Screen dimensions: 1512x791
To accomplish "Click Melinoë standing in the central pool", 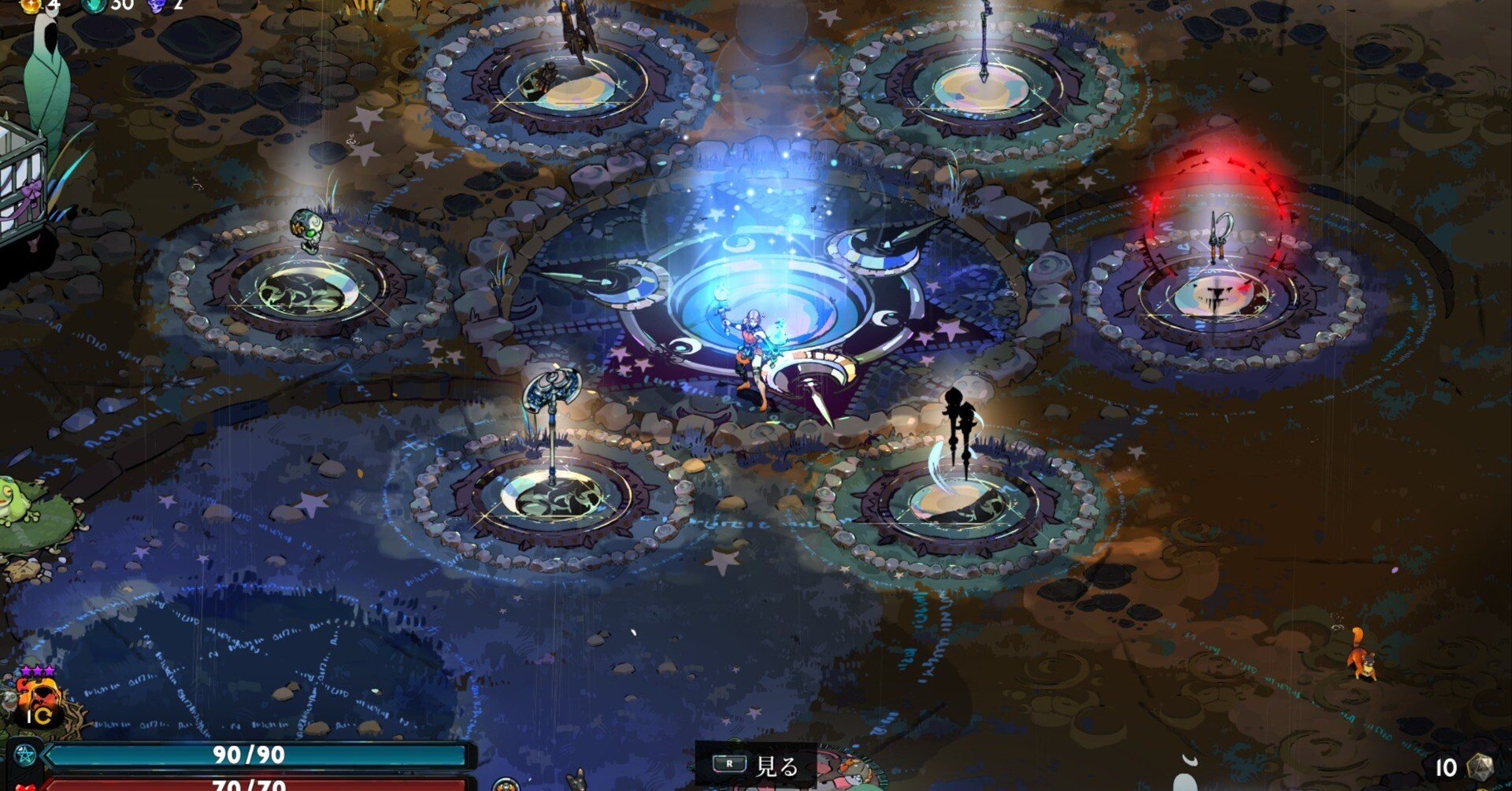I will coord(752,354).
